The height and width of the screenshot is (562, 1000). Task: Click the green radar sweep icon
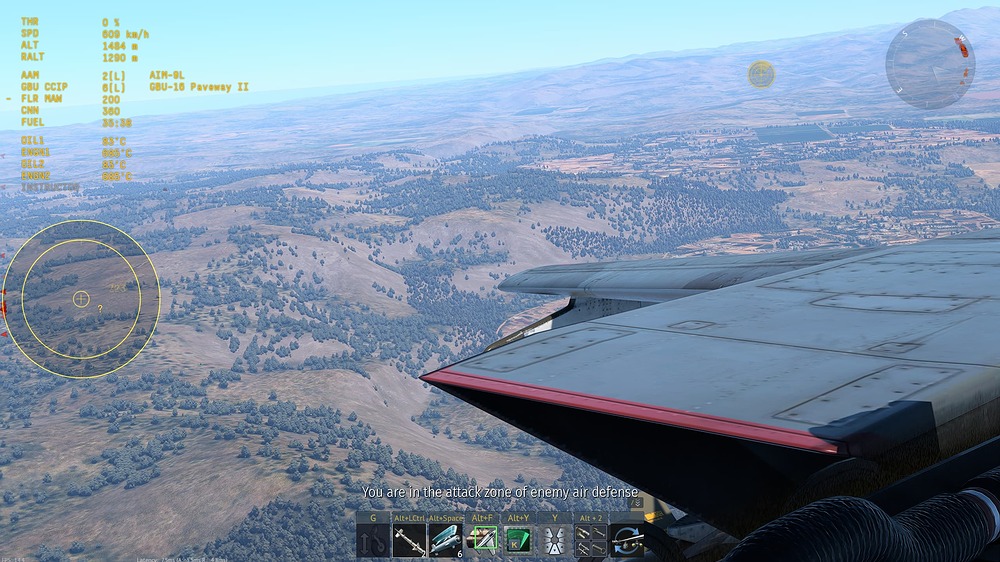(518, 541)
